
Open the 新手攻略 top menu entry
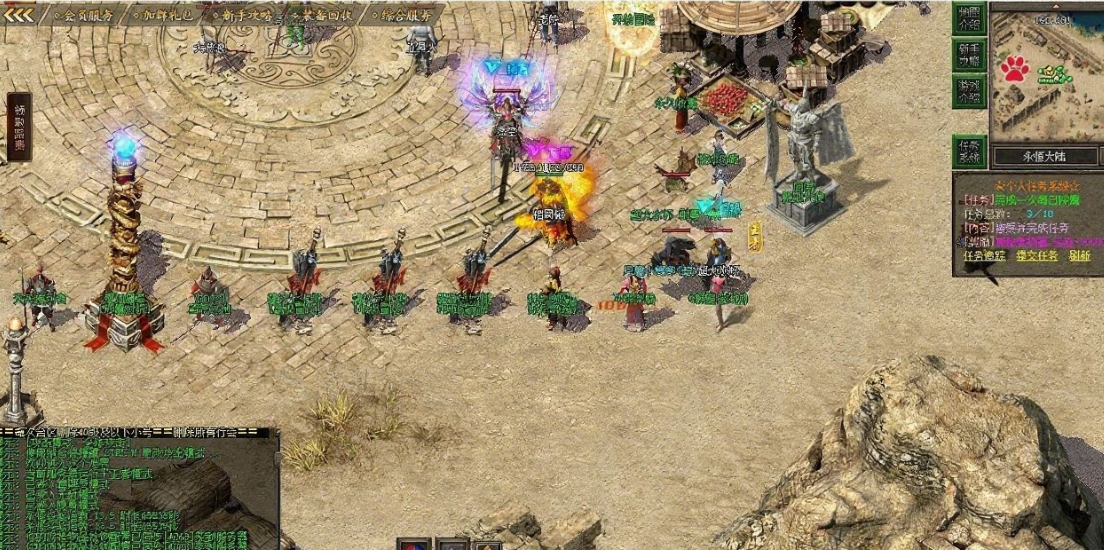coord(246,15)
